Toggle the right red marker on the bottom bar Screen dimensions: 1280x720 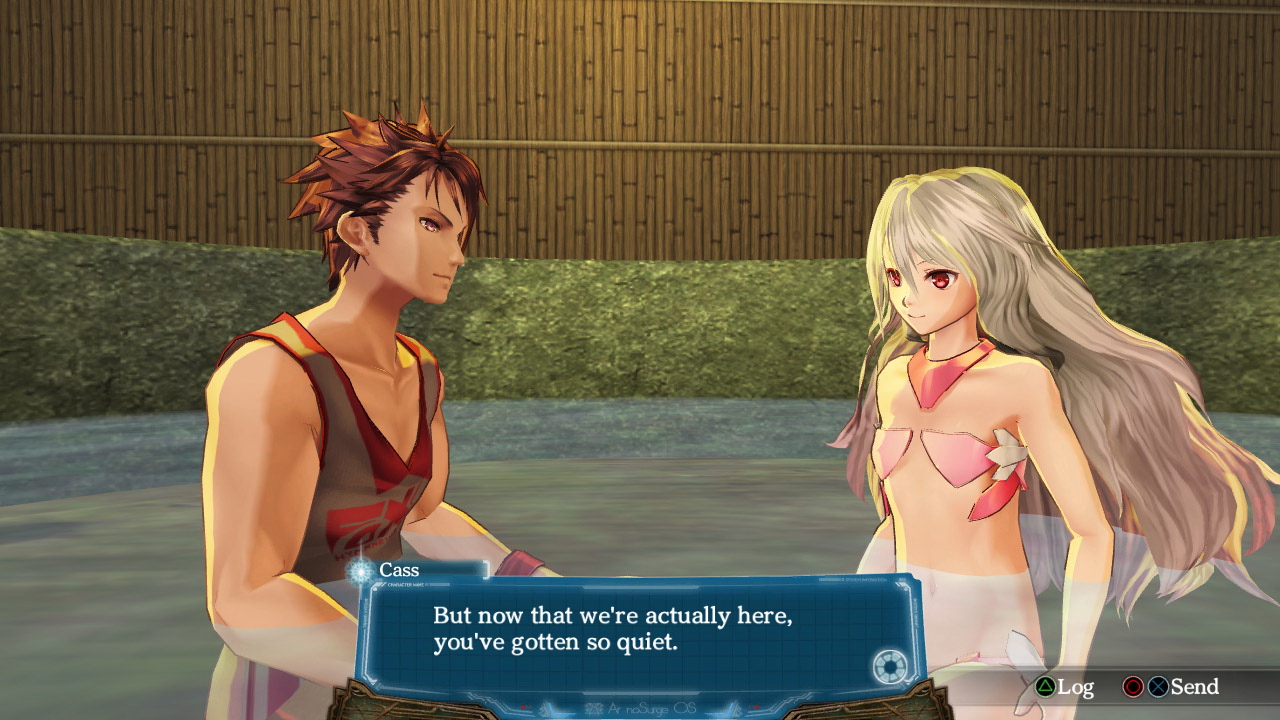click(x=757, y=708)
